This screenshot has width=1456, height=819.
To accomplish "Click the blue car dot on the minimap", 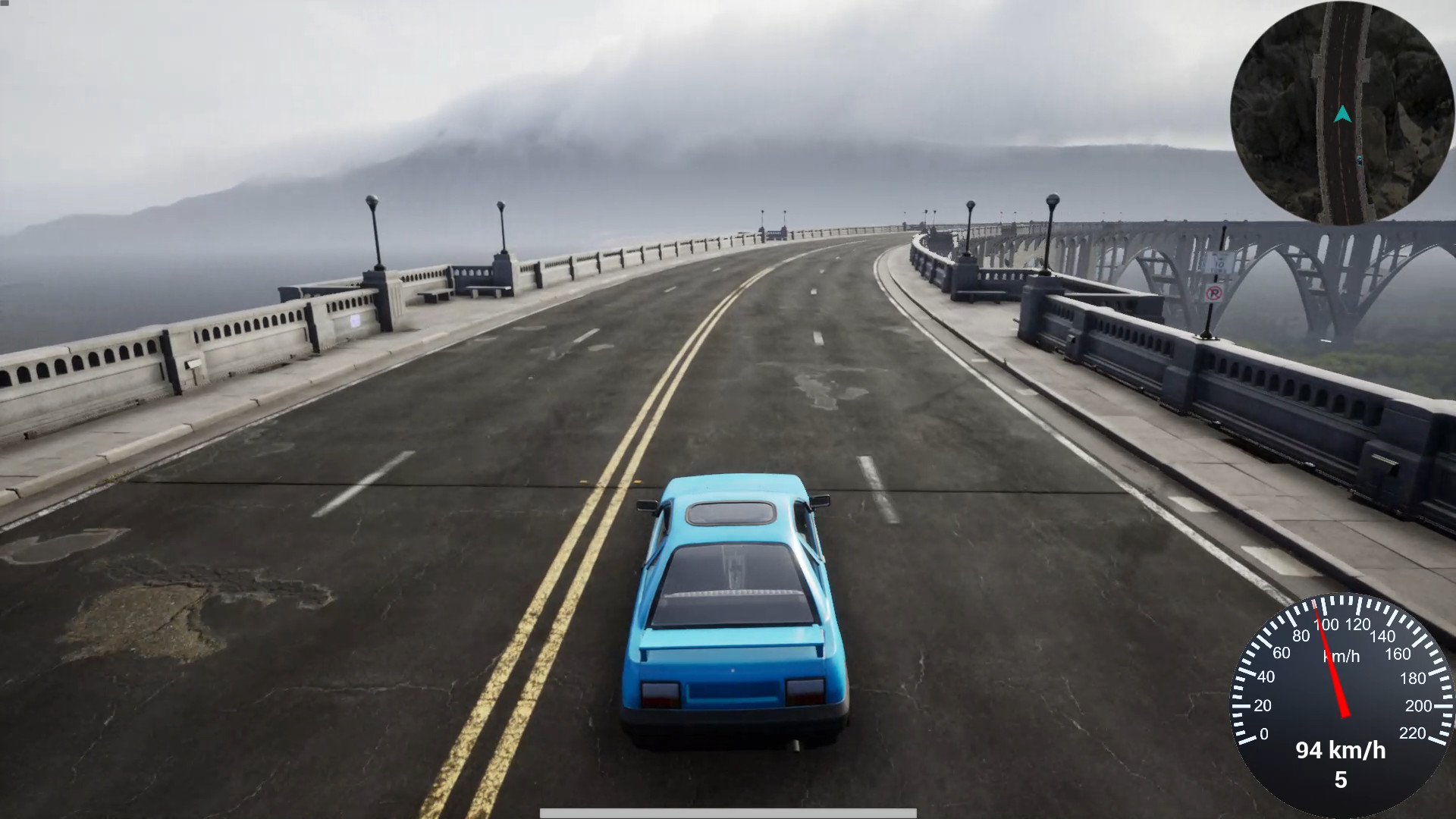I will tap(1360, 160).
